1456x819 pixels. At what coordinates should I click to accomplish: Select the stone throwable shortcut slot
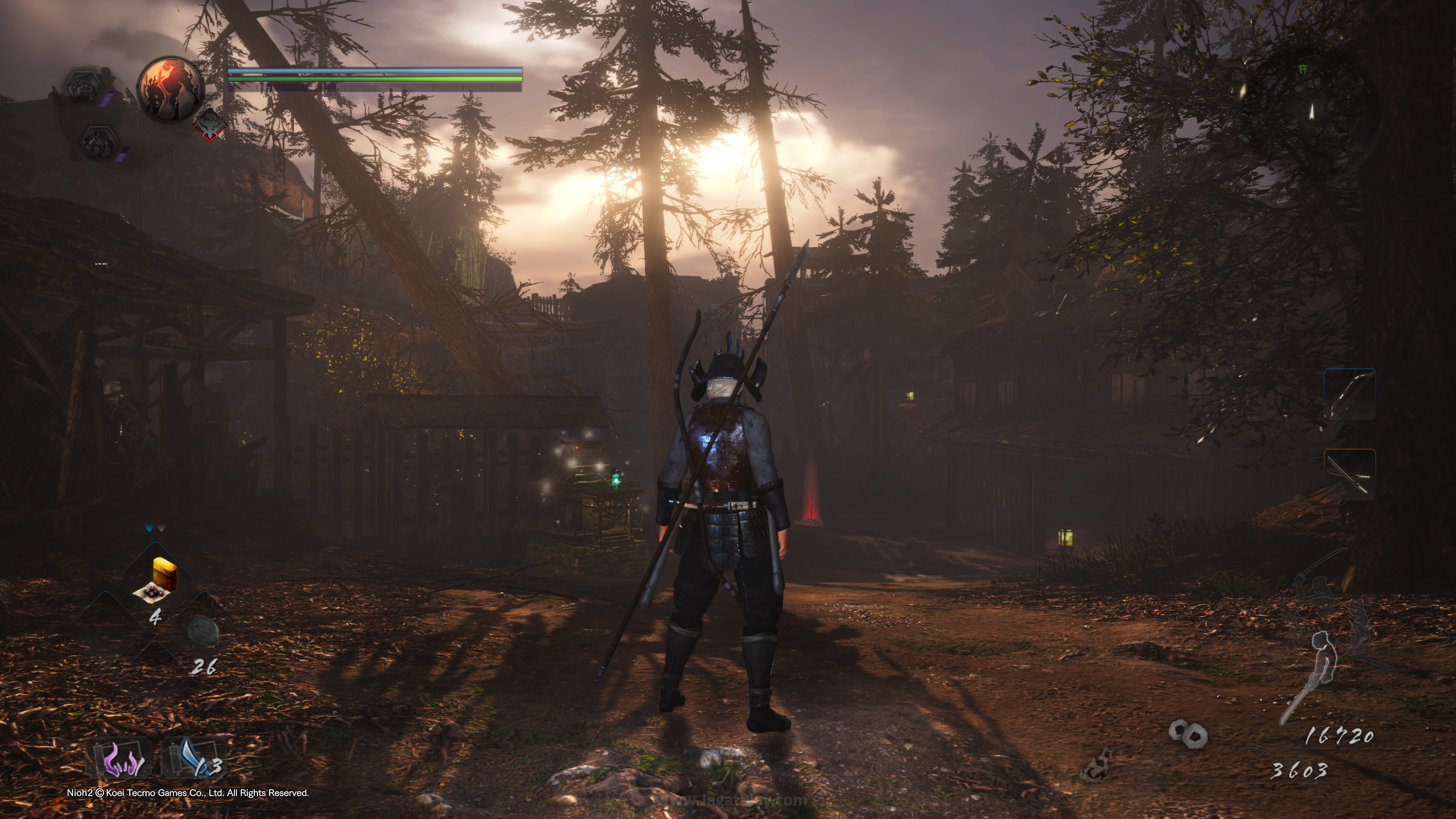coord(203,630)
